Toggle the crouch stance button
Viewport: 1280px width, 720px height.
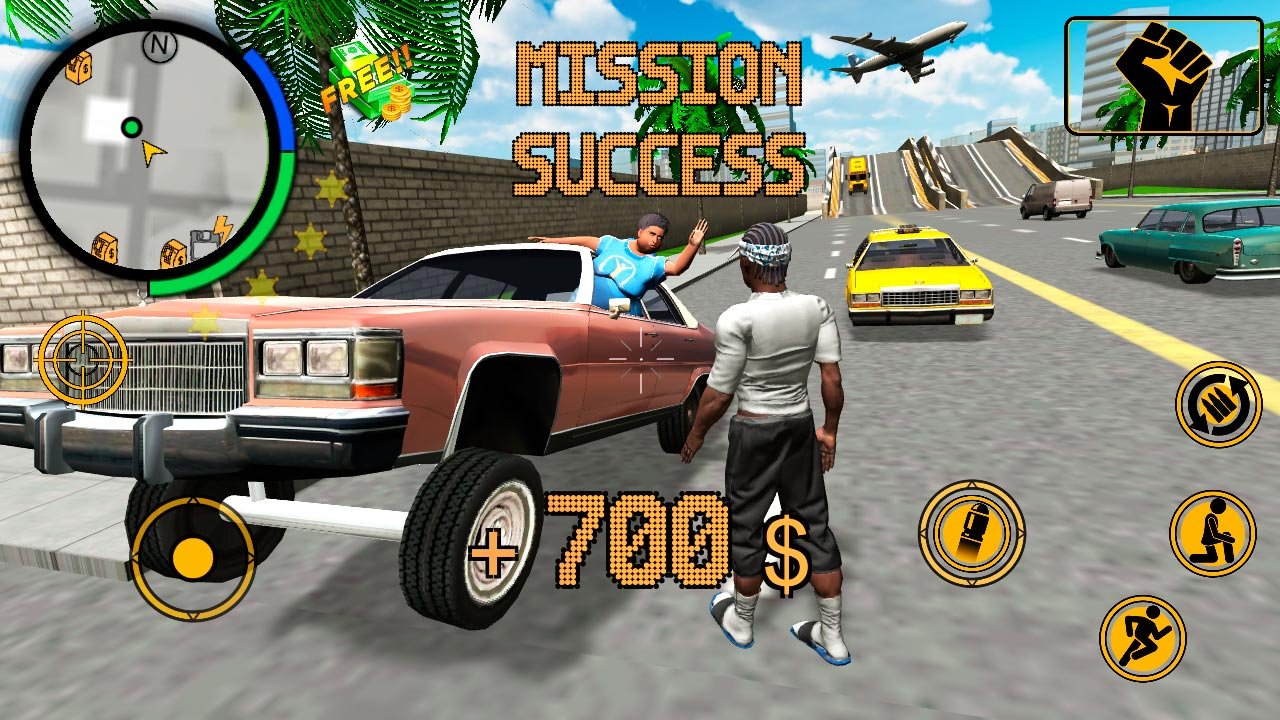pos(1212,533)
